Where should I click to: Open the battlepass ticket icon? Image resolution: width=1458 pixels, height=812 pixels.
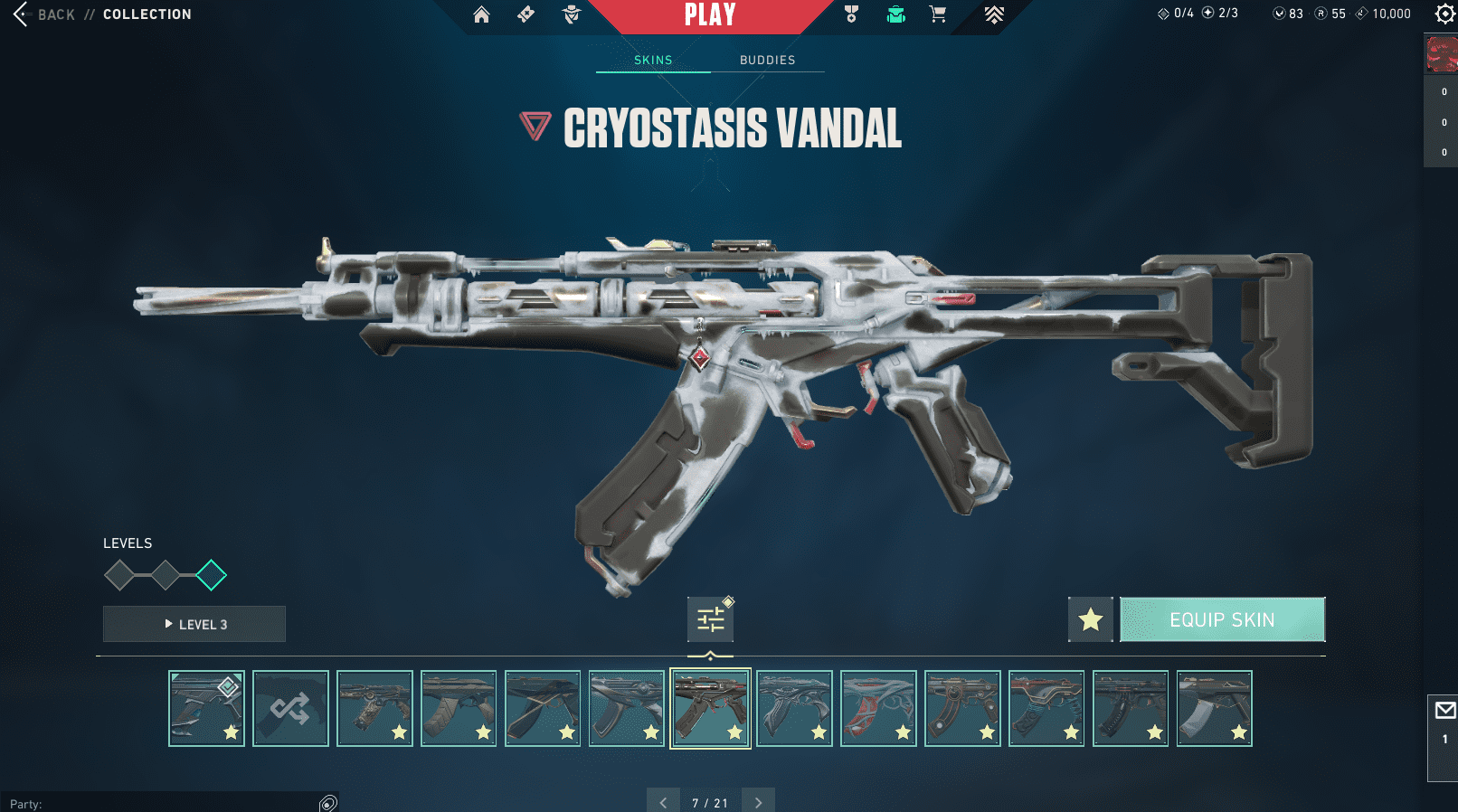coord(525,14)
